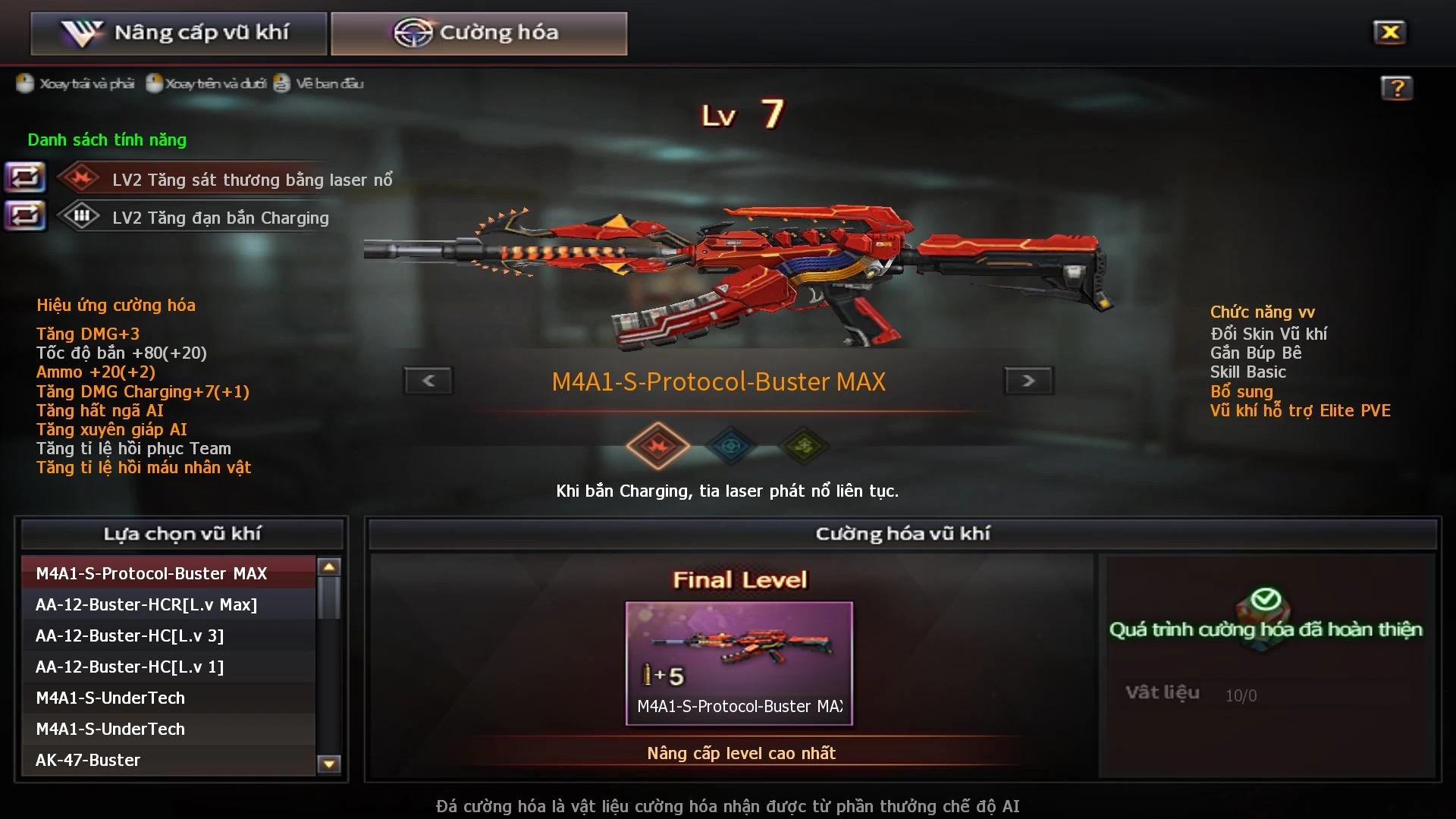Click the weapon list scroll-up arrow
Image resolution: width=1456 pixels, height=819 pixels.
coord(329,566)
